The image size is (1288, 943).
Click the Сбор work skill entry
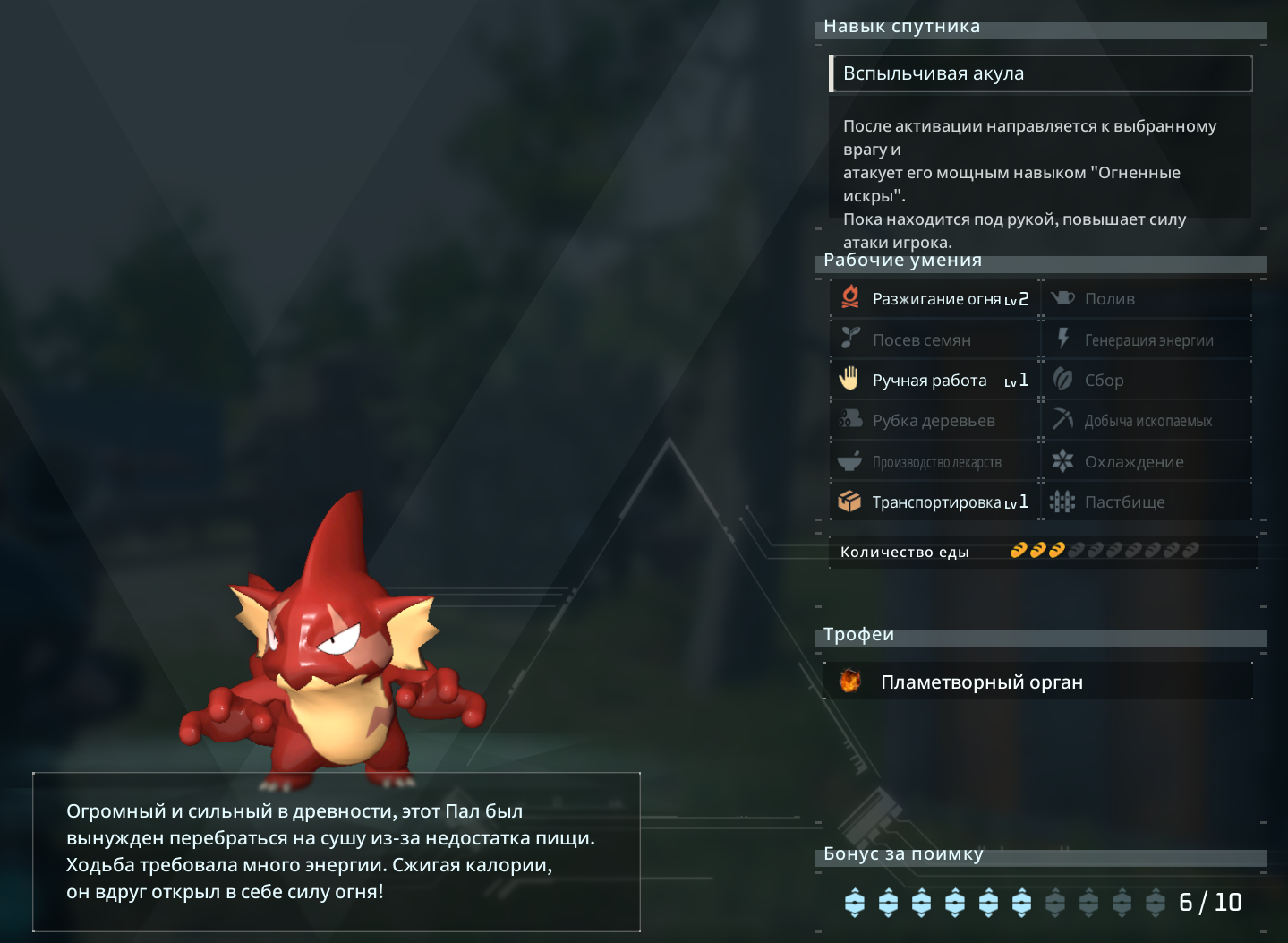coord(1147,381)
